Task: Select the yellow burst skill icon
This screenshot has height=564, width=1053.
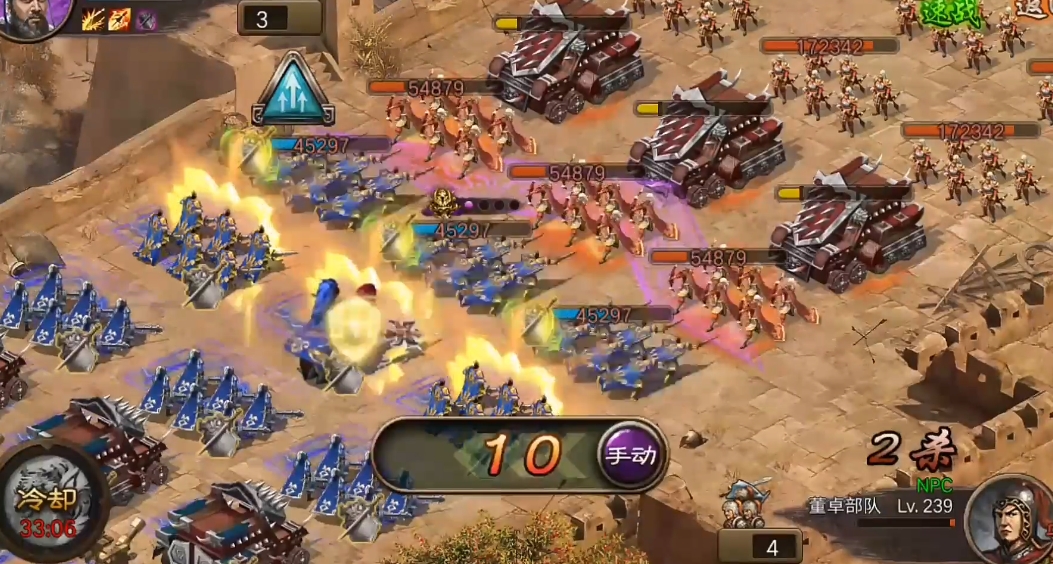Action: click(95, 18)
